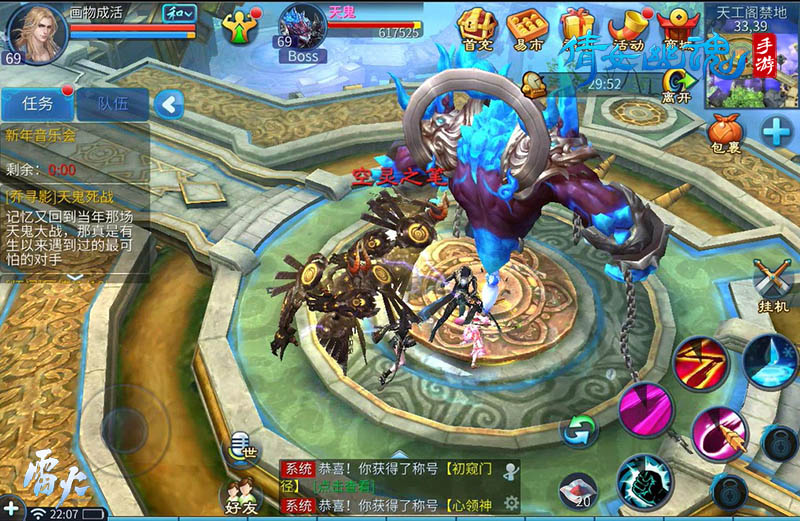800x521 pixels.
Task: Click the 离开 leave dungeon button
Action: pos(677,84)
